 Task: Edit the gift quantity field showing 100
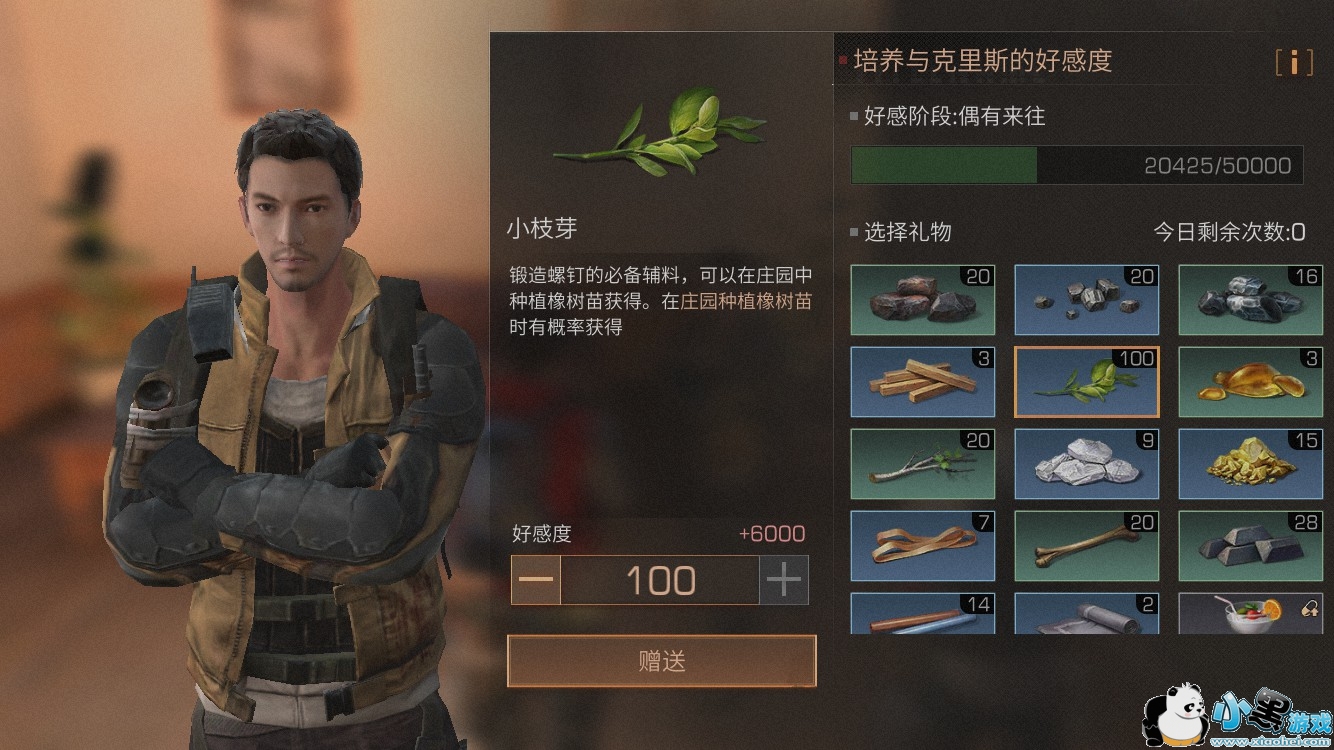pos(660,581)
